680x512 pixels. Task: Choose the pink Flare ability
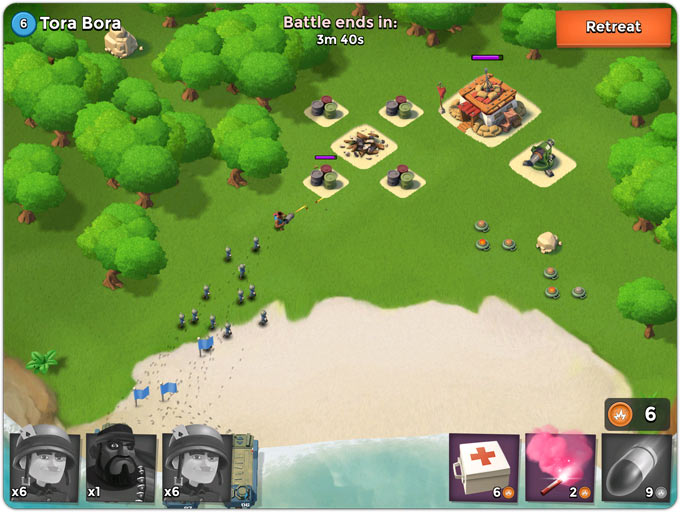point(560,467)
